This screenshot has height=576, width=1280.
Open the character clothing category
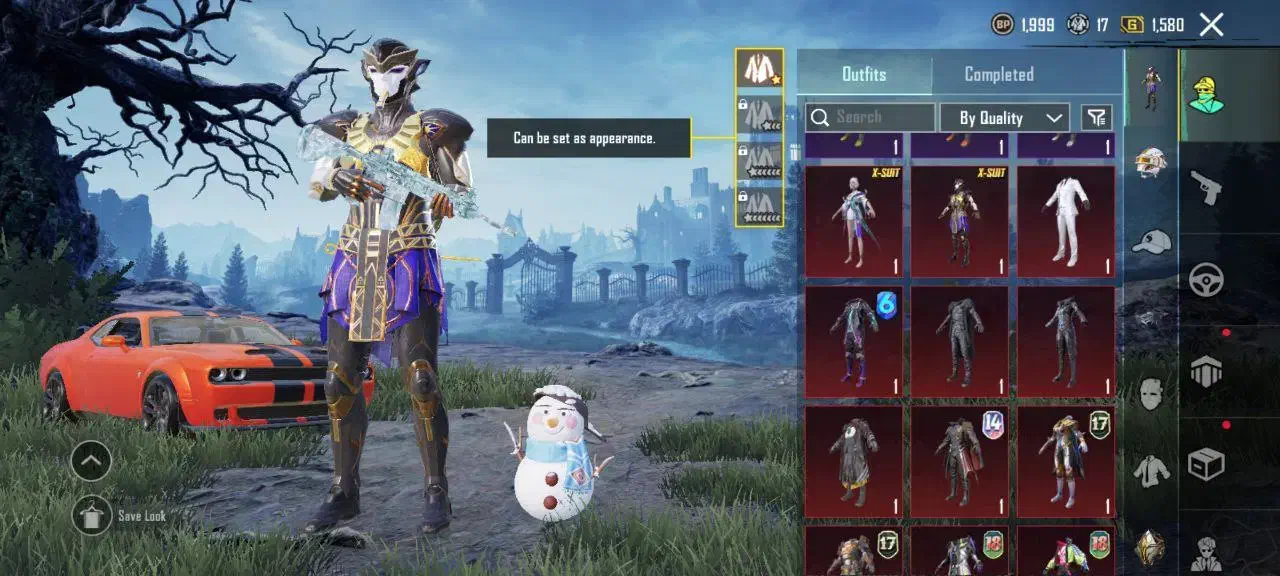1206,95
